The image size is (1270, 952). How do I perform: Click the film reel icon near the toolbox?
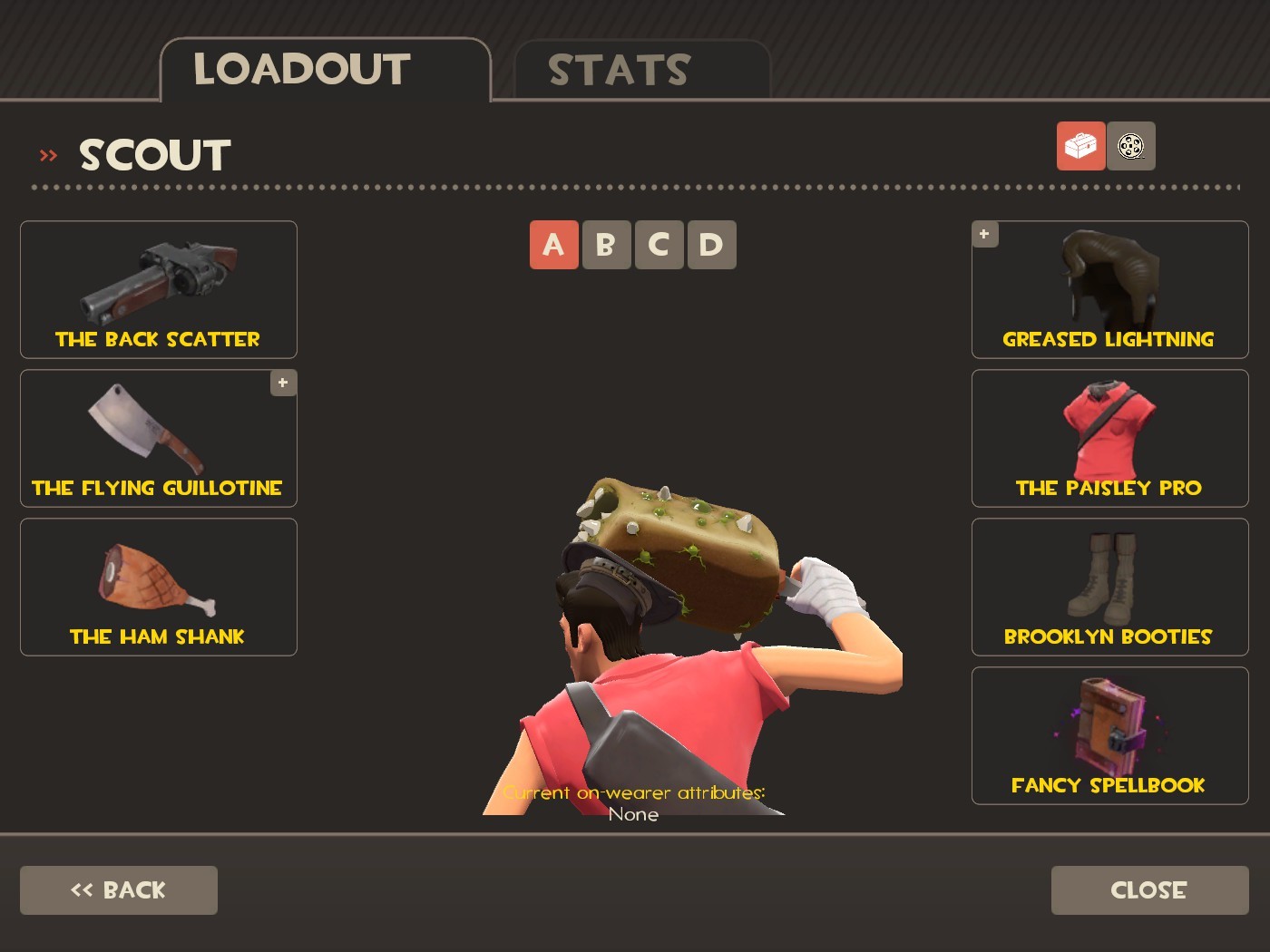point(1130,146)
